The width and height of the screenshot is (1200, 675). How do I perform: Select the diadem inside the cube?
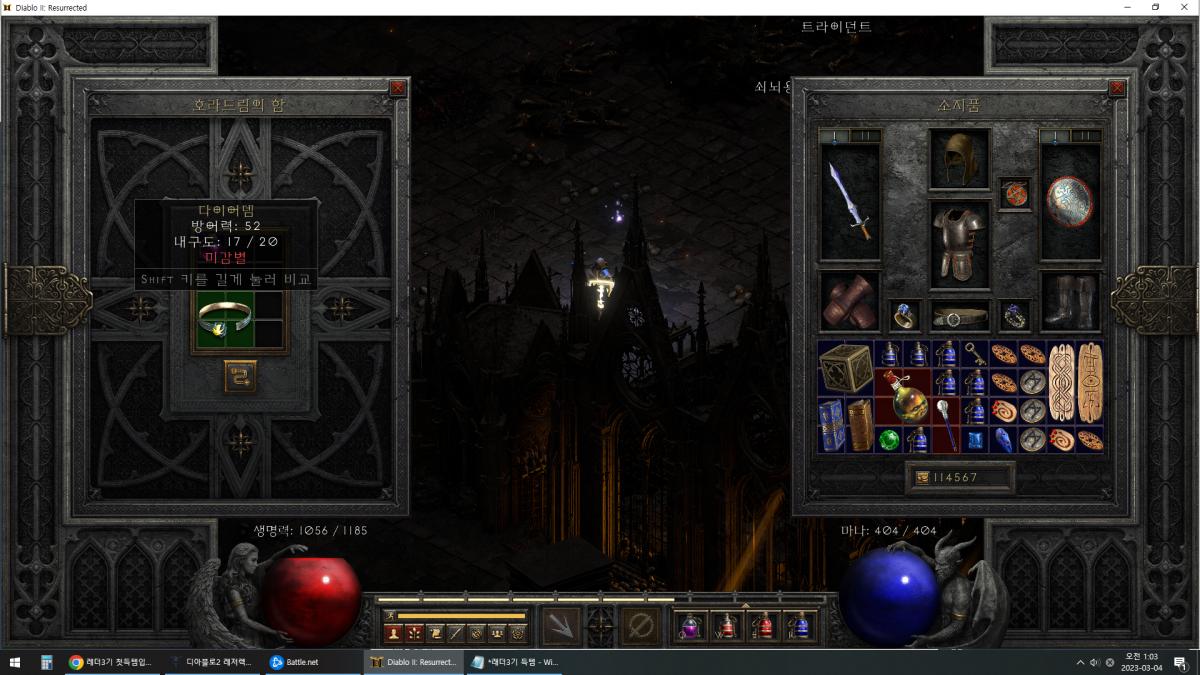pos(224,320)
